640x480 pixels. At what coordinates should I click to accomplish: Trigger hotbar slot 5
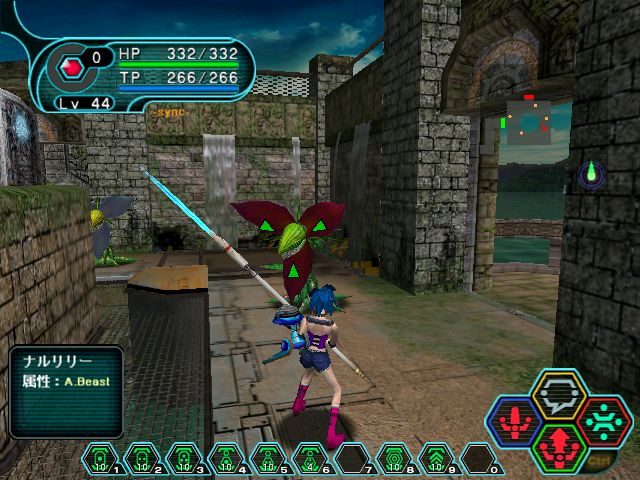point(268,458)
